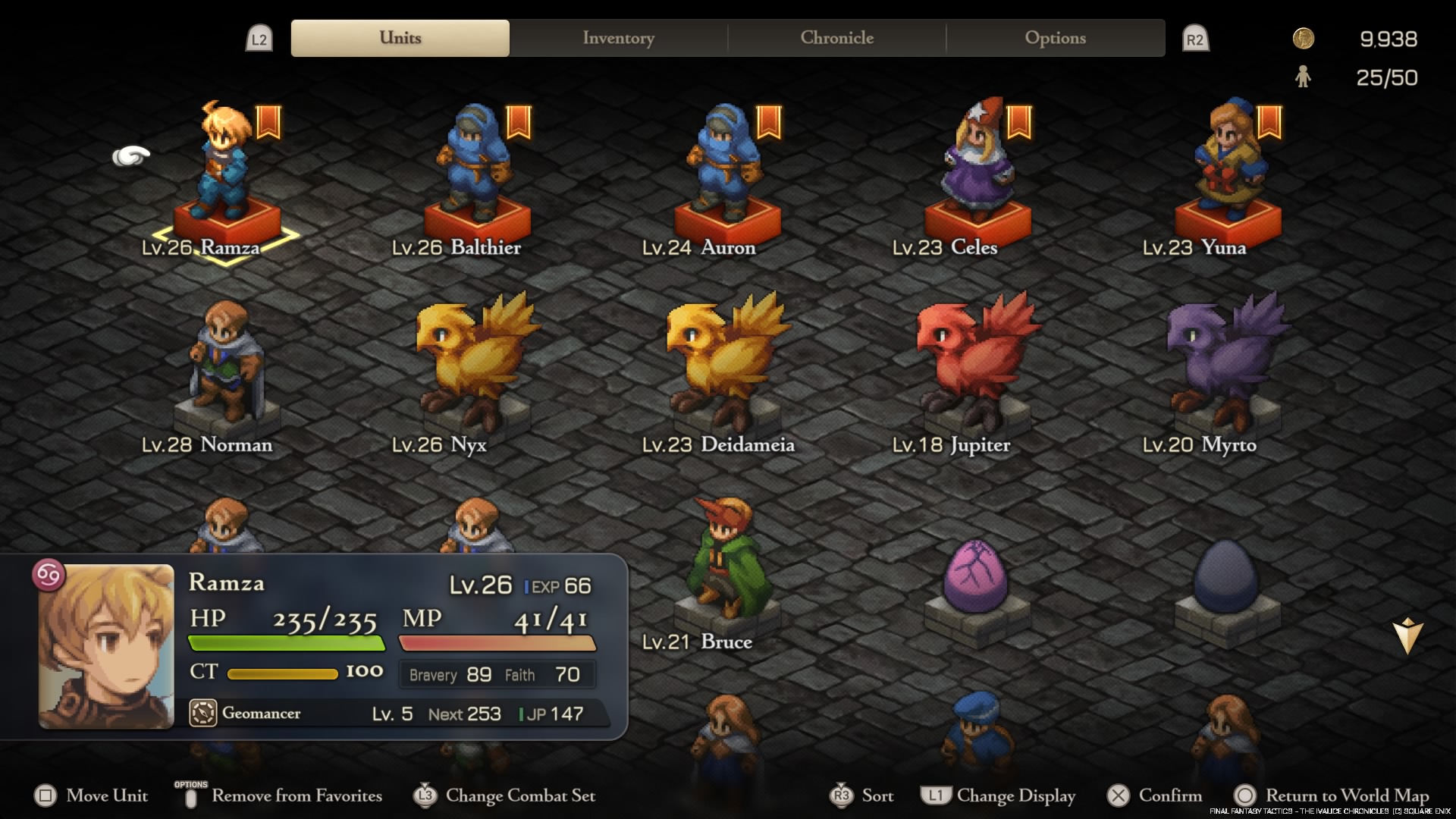
Task: Open the Chronicle tab
Action: click(x=836, y=38)
